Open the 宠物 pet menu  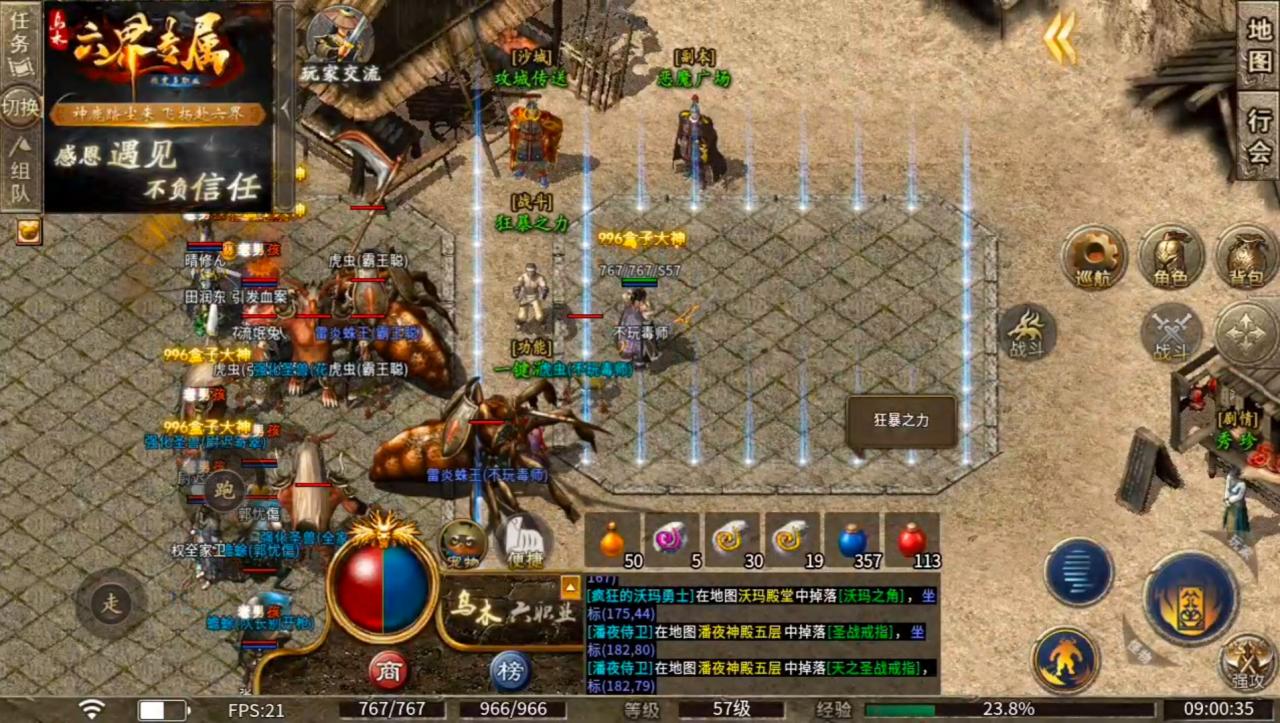click(x=463, y=543)
